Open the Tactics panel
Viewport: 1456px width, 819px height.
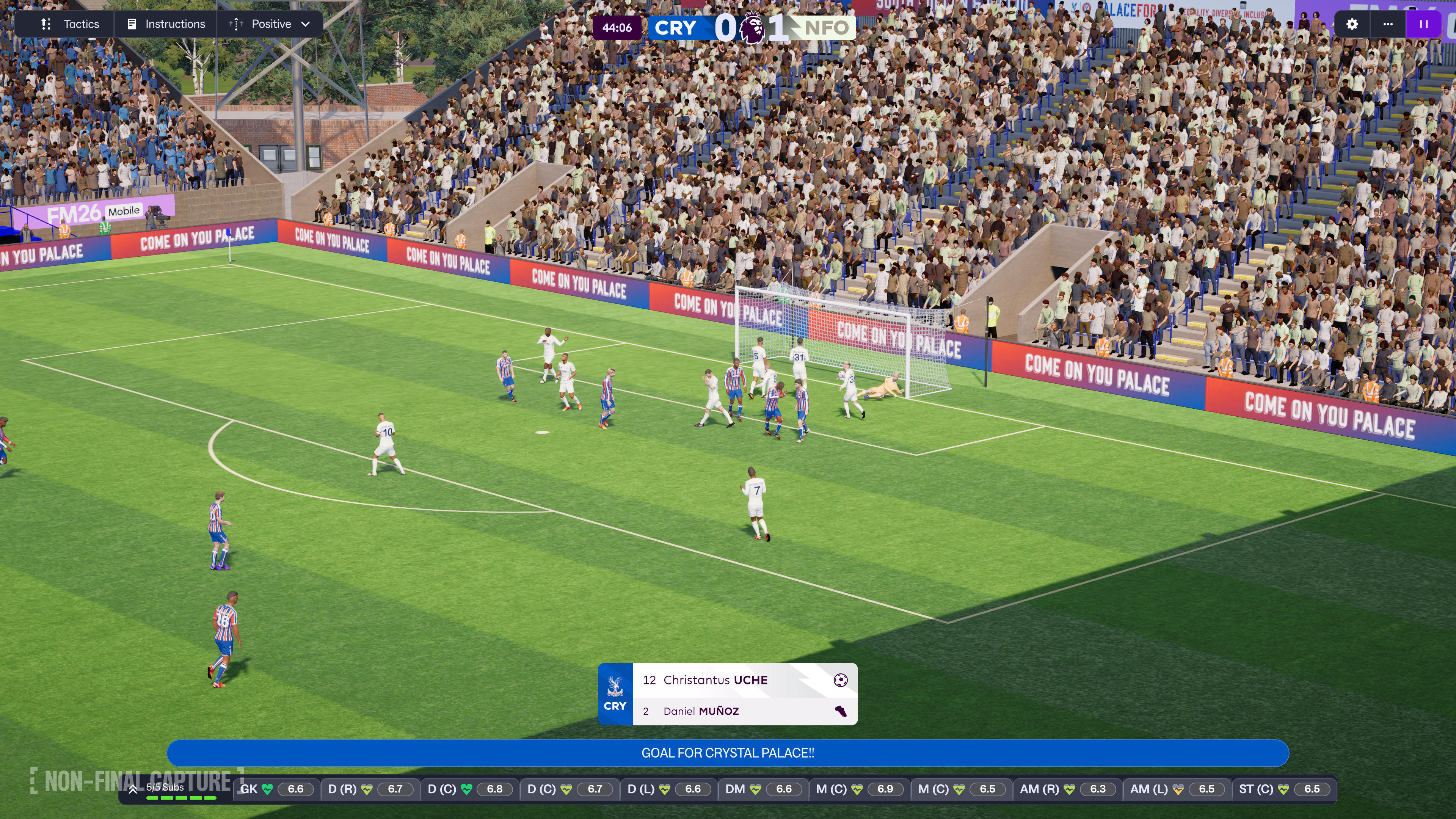click(70, 24)
